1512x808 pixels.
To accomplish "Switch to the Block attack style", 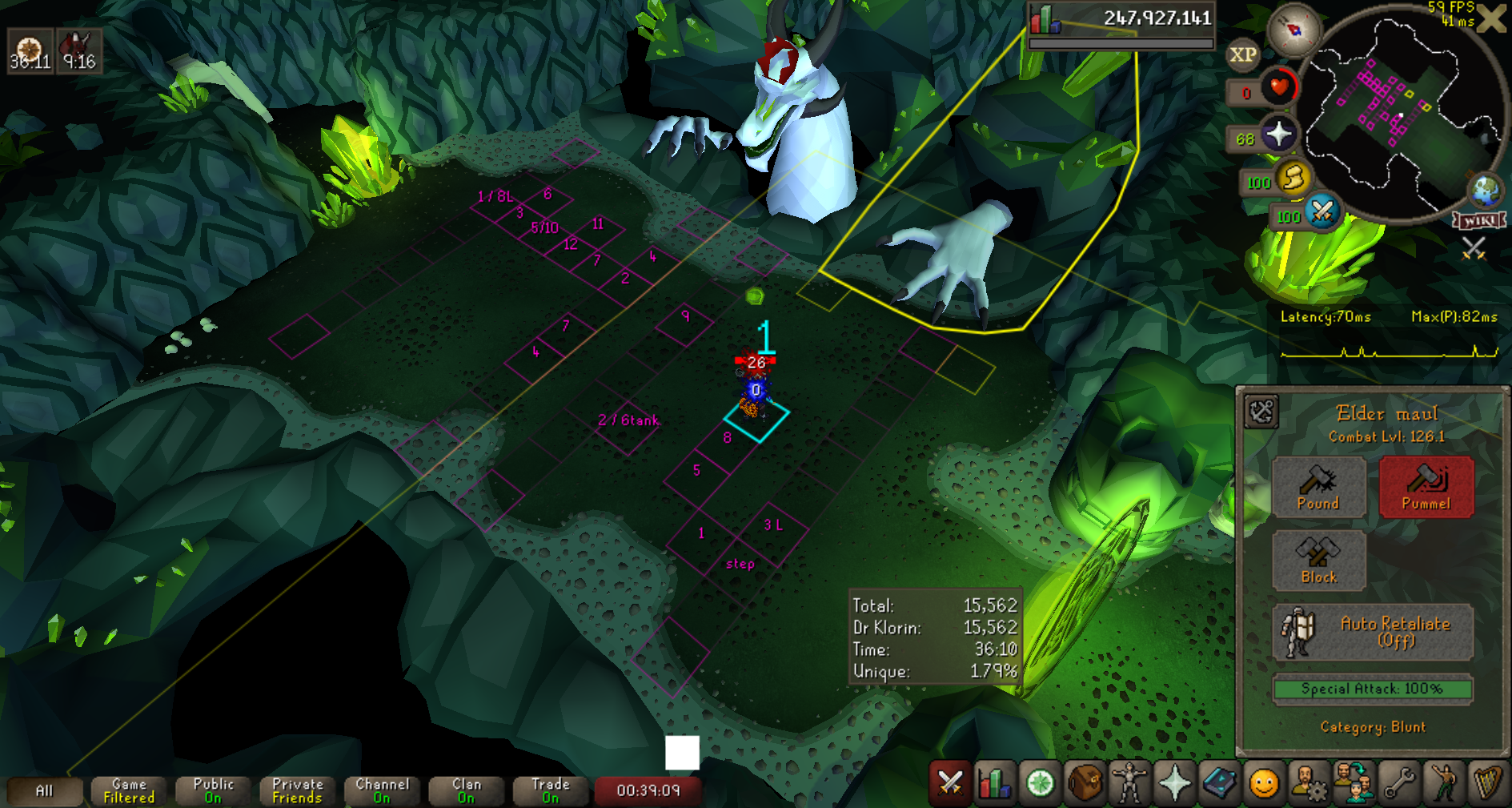I will point(1318,561).
